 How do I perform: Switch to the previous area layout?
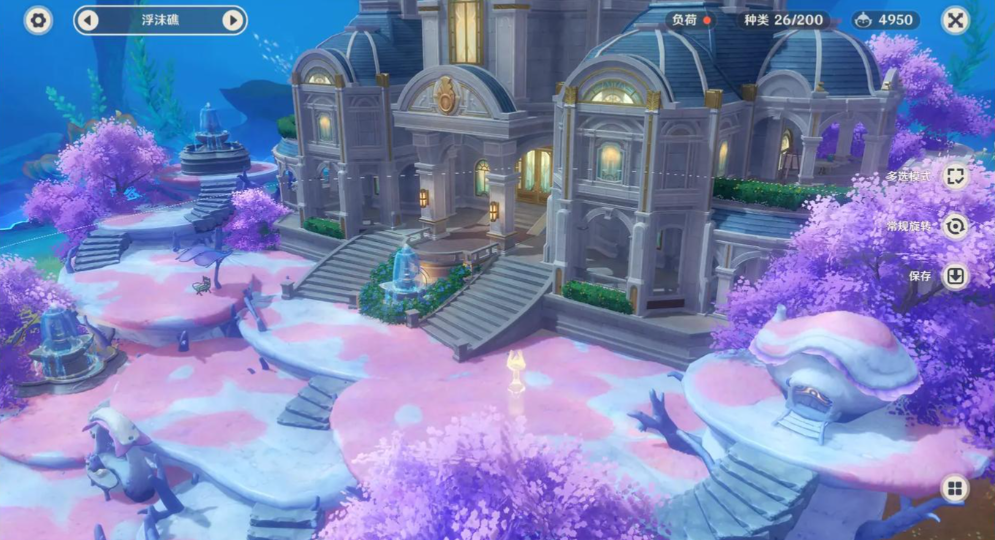[88, 20]
